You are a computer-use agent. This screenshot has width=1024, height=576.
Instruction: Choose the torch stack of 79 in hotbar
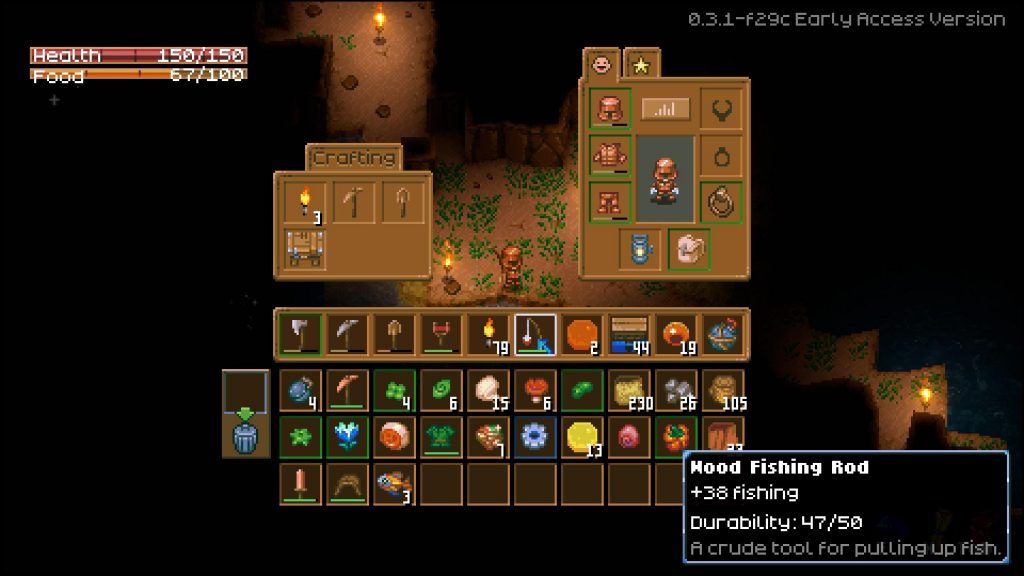point(488,334)
